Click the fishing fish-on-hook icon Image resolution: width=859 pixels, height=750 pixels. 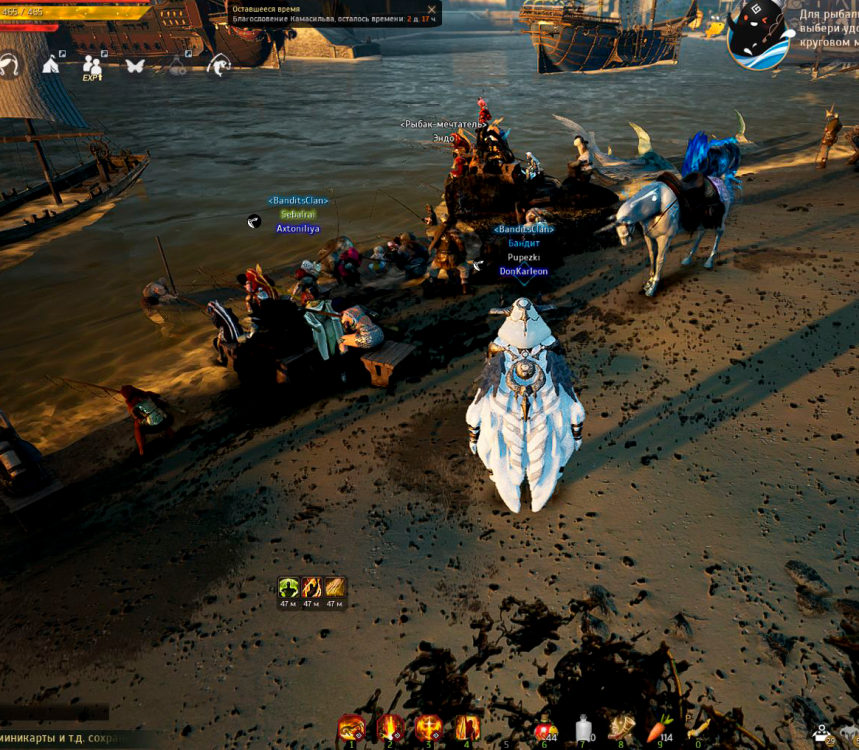click(218, 66)
